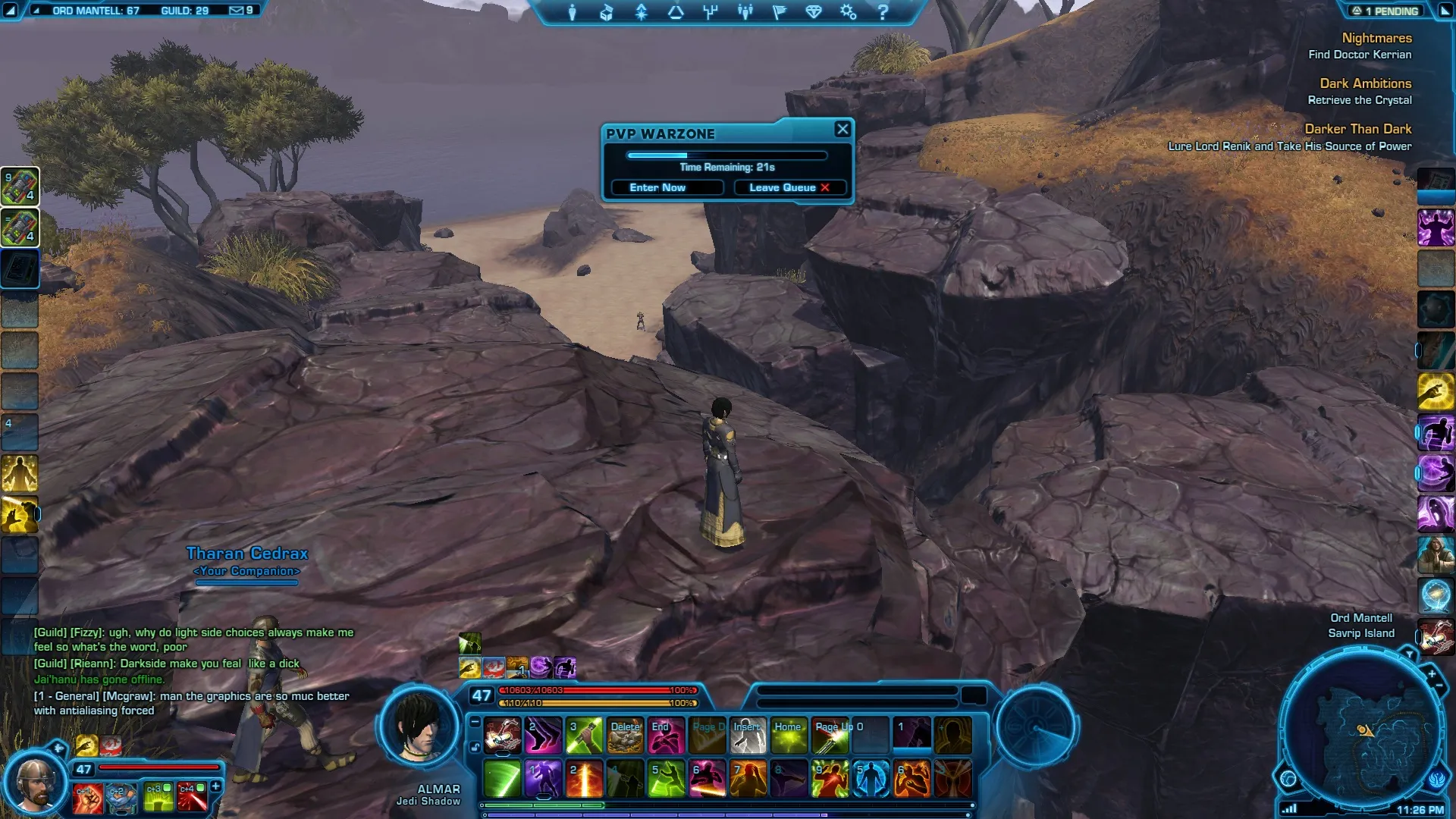Activate the rock-throw ability bound to Delete
Screen dimensions: 1456x819
[x=626, y=736]
